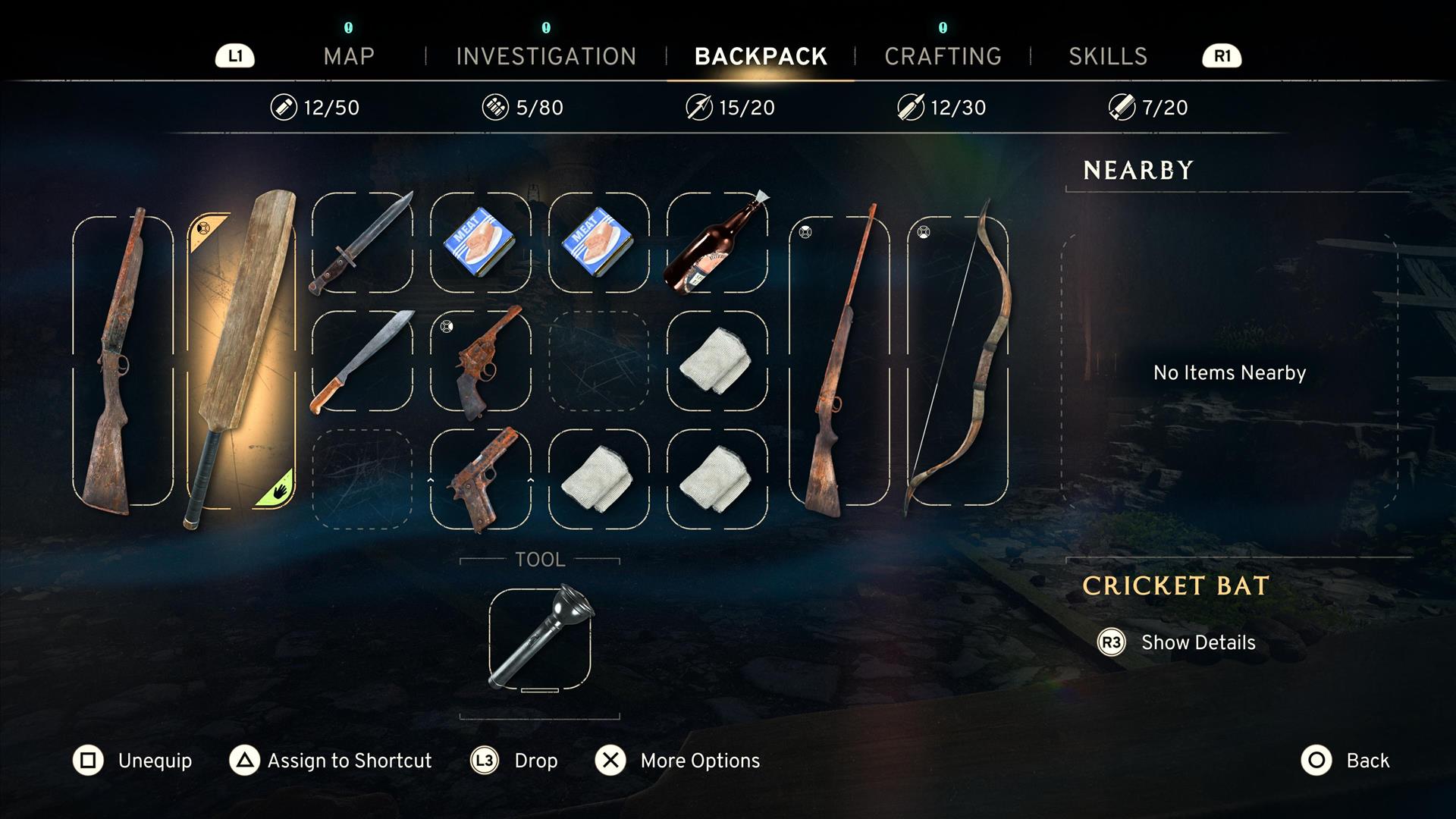Go to the Crafting tab
This screenshot has width=1456, height=819.
tap(943, 56)
